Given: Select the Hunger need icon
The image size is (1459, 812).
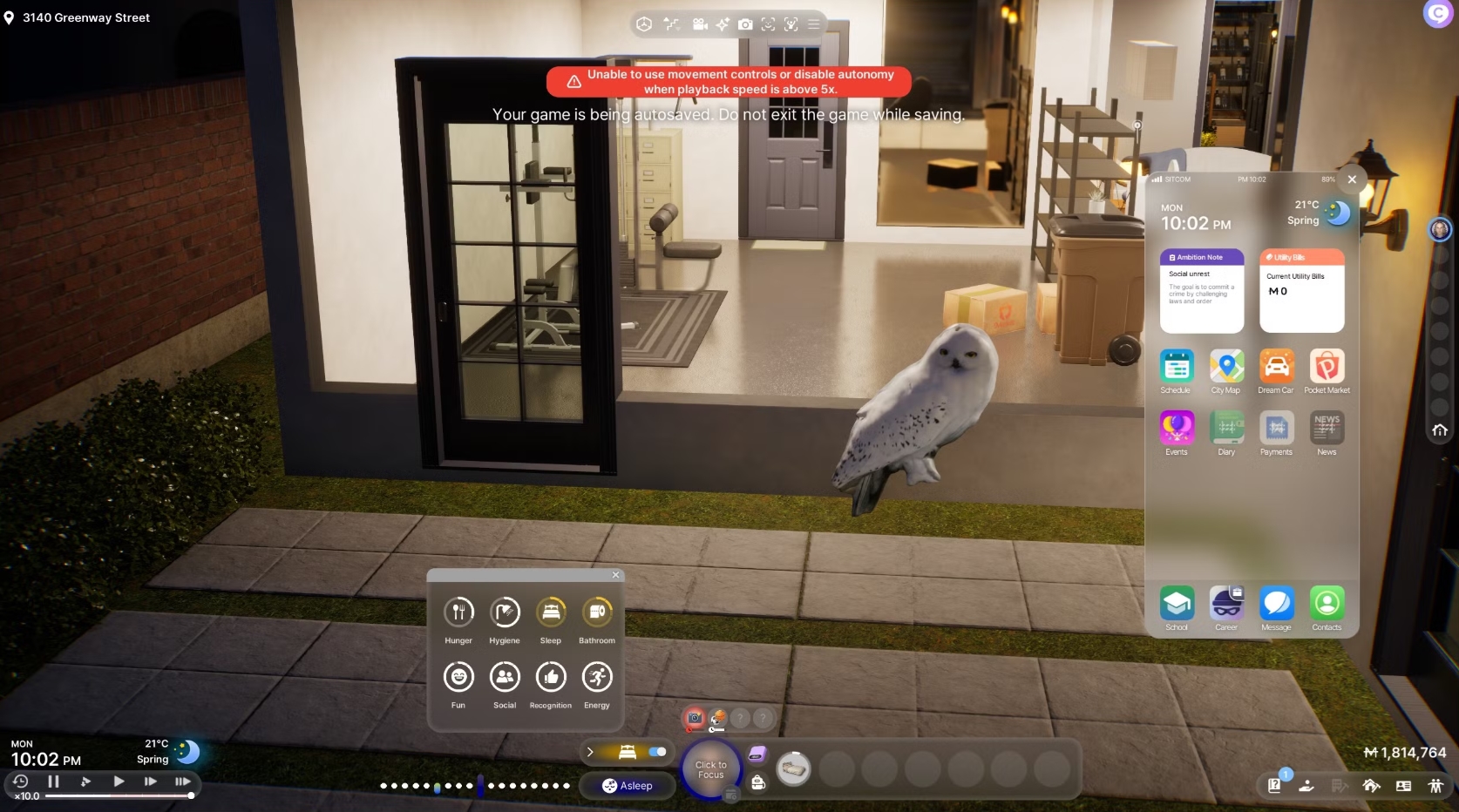Looking at the screenshot, I should (x=458, y=612).
